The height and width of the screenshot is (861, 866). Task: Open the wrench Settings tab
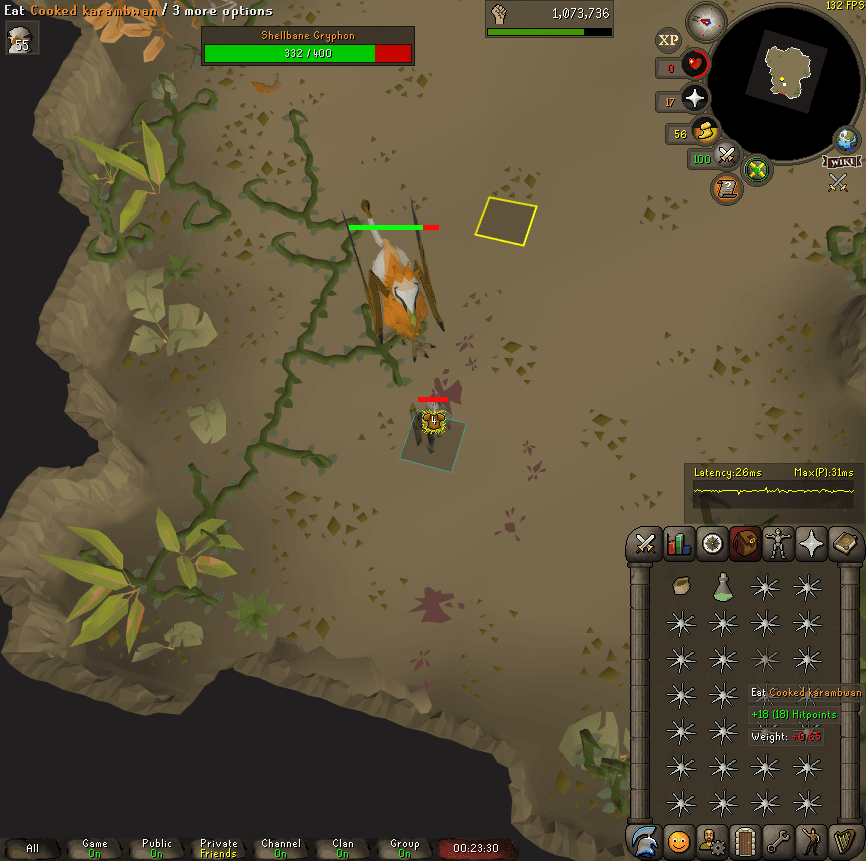click(778, 840)
